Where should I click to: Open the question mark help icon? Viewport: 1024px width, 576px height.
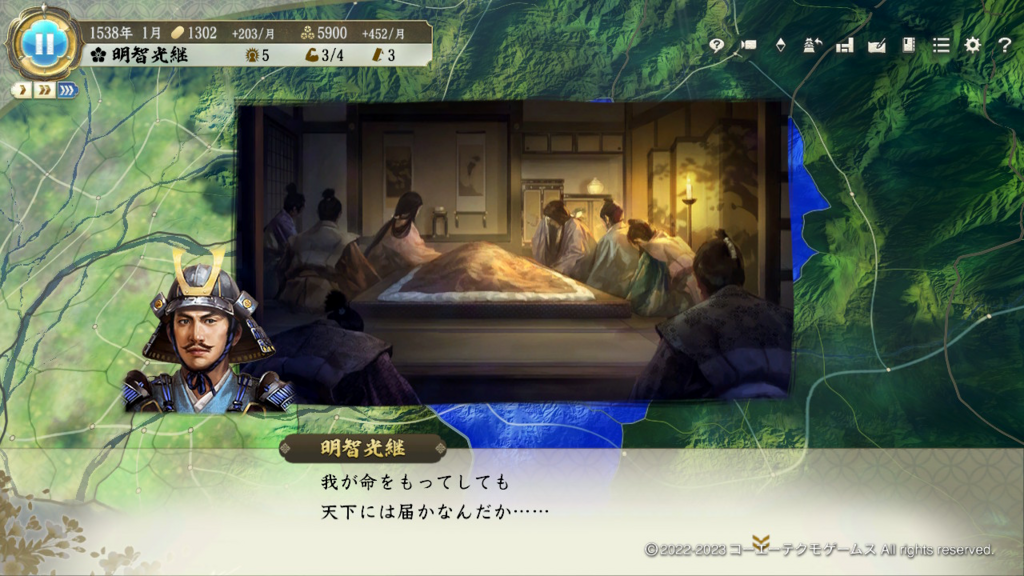[x=1004, y=45]
